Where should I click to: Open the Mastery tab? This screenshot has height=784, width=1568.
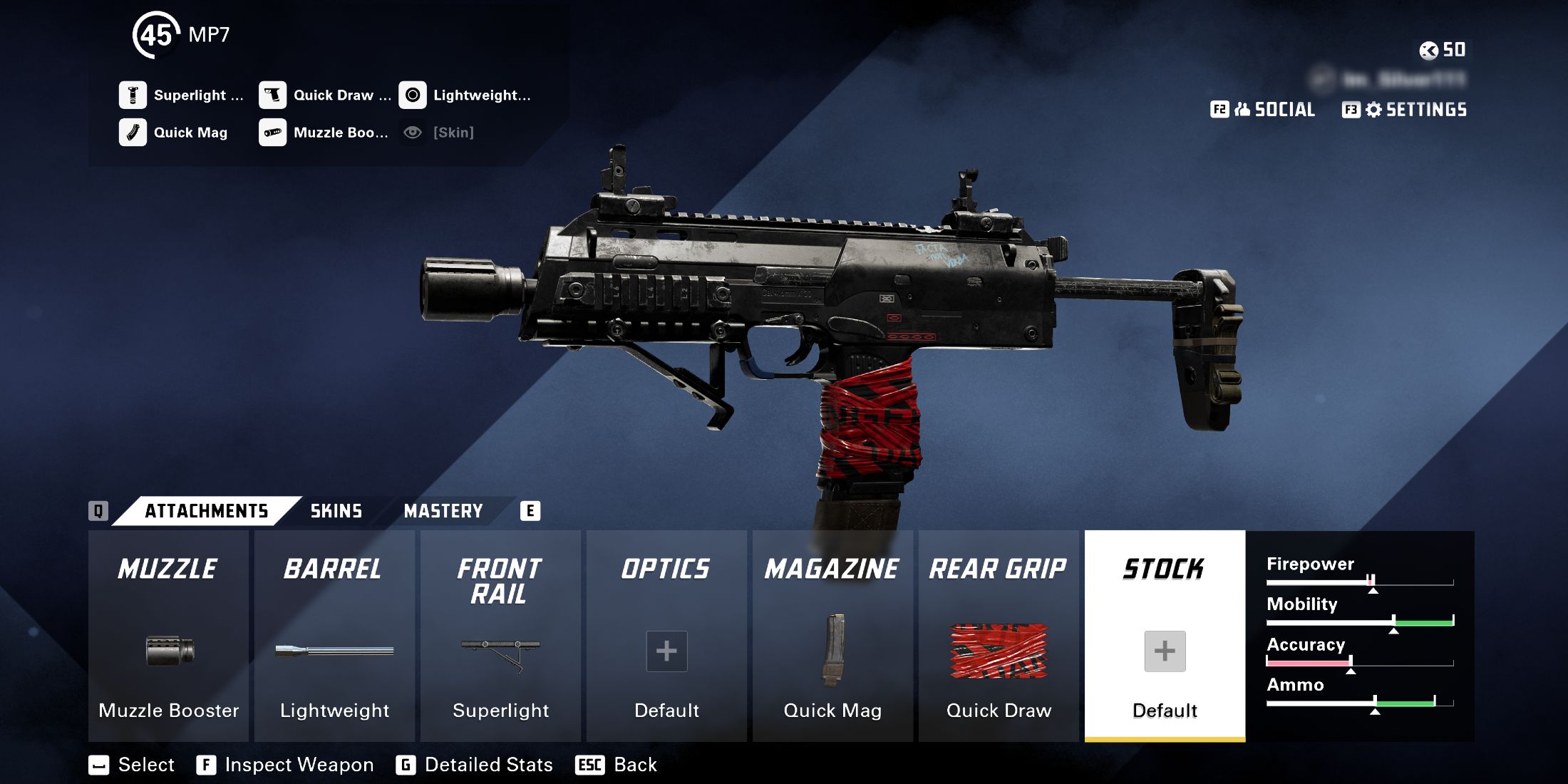[x=443, y=511]
